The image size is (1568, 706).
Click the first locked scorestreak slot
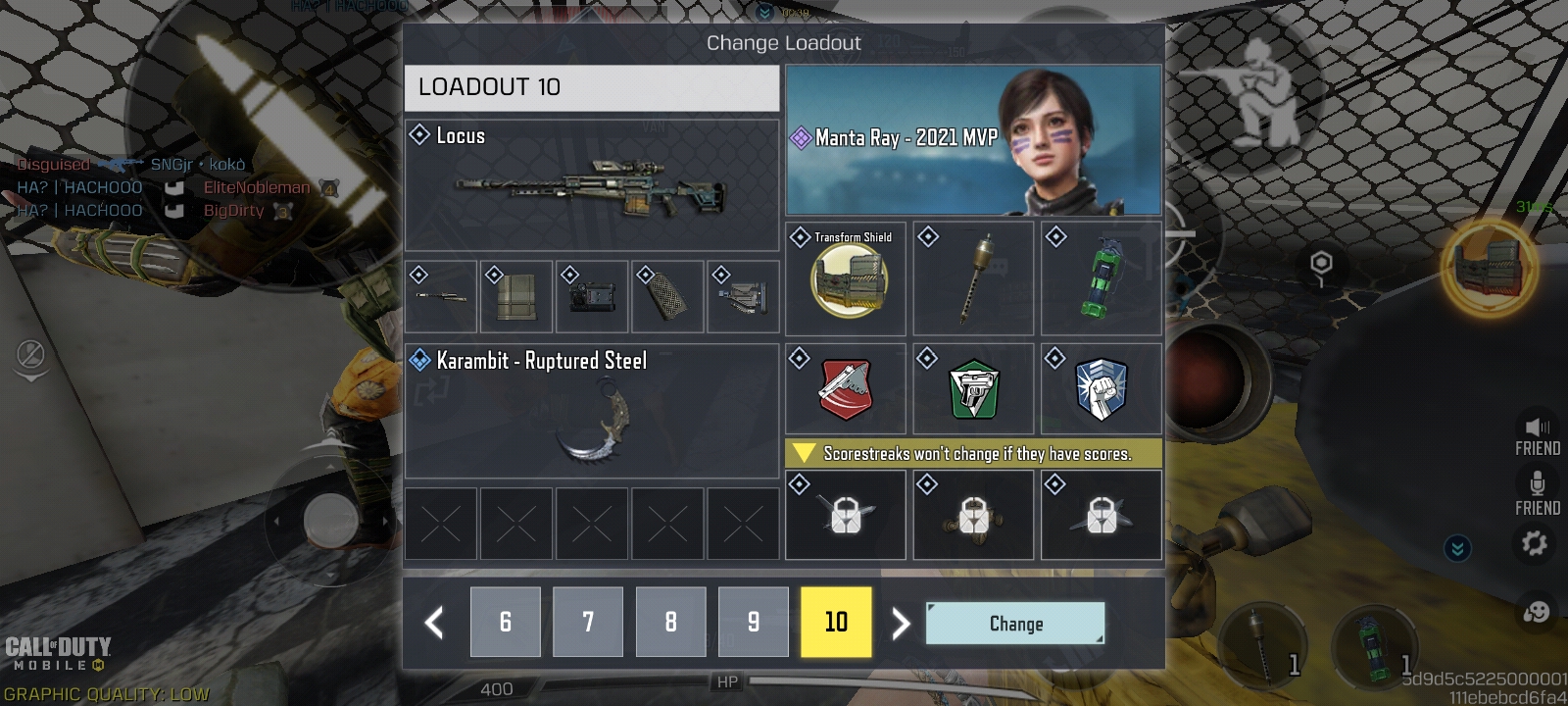tap(845, 515)
